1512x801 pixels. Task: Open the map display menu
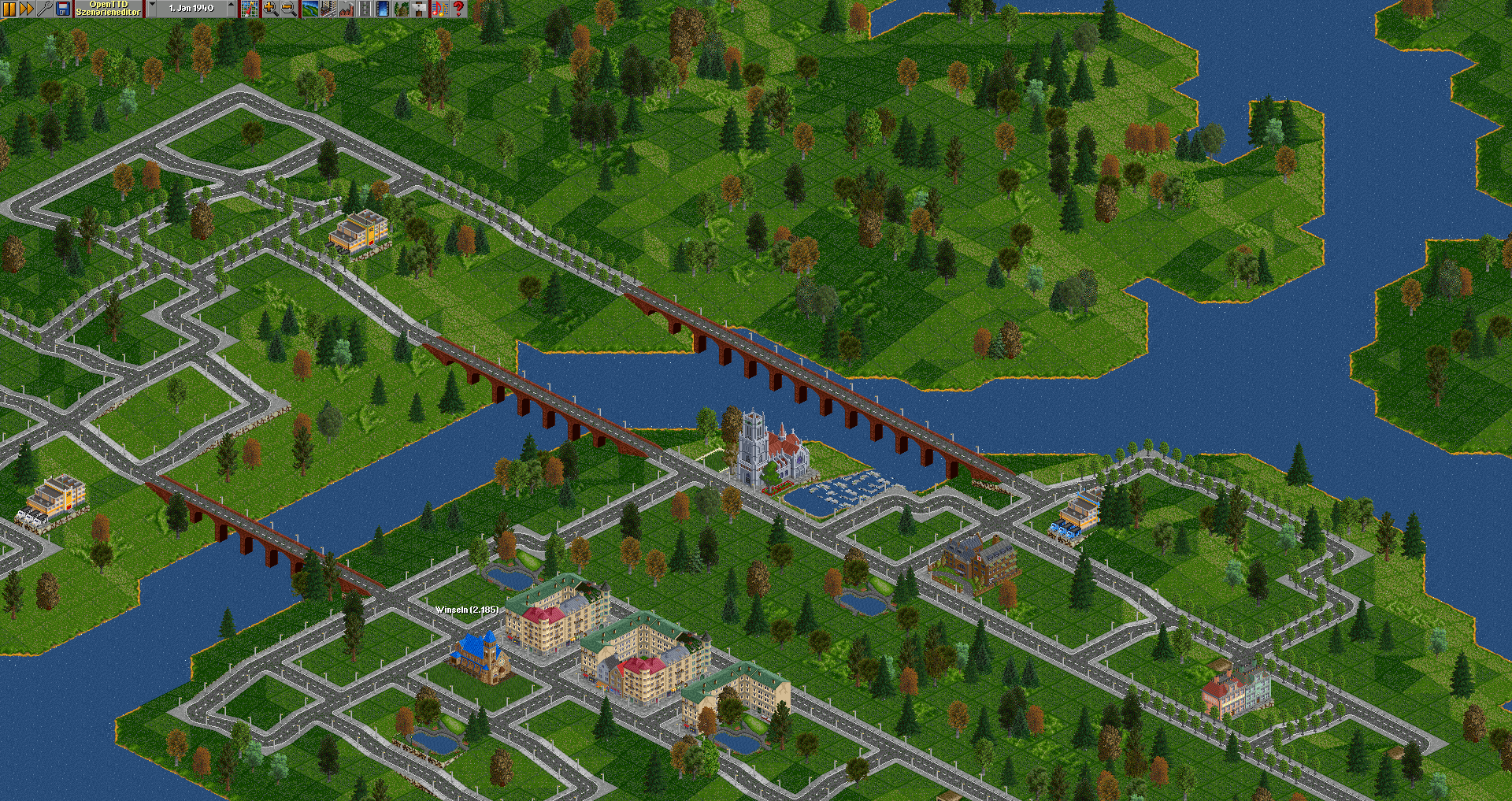click(x=250, y=9)
